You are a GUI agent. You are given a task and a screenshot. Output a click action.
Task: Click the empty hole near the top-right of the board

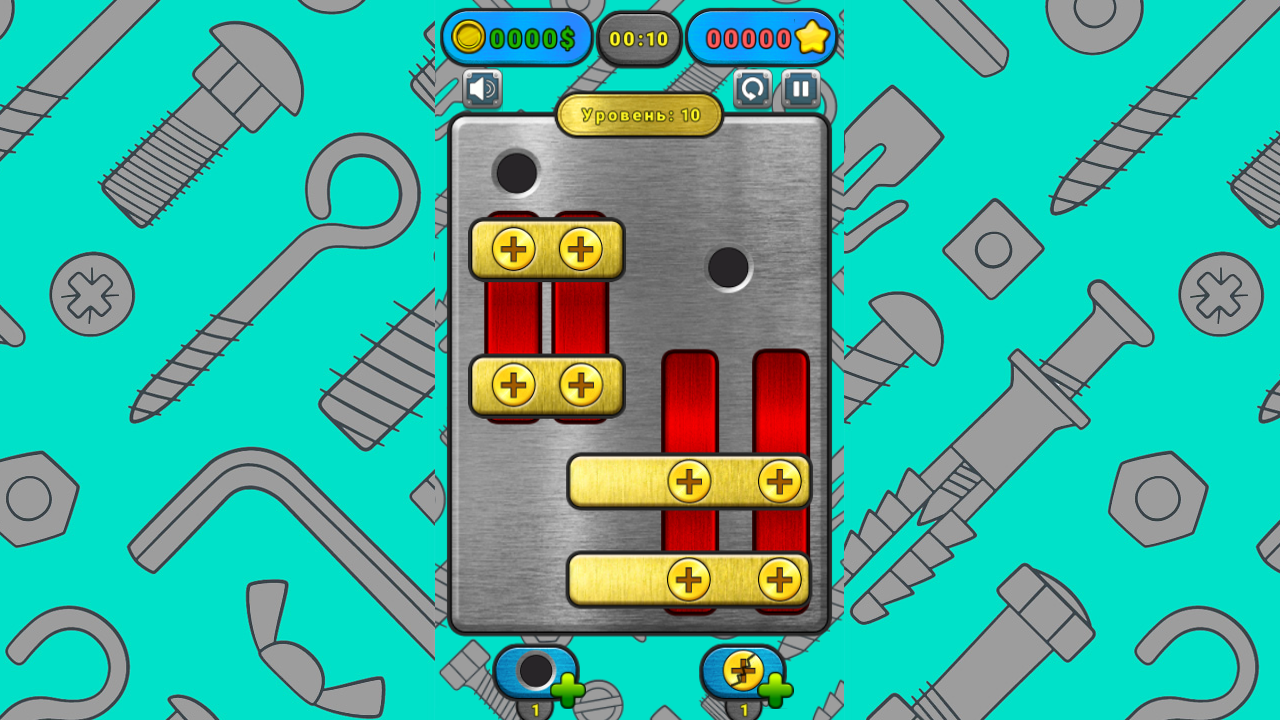[727, 265]
